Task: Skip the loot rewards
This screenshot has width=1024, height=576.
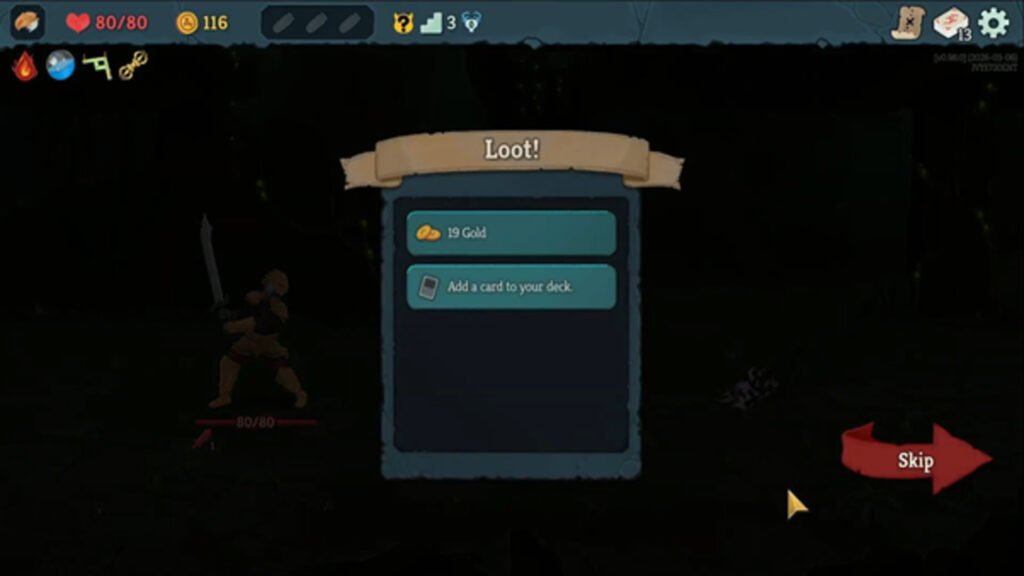Action: [x=916, y=460]
